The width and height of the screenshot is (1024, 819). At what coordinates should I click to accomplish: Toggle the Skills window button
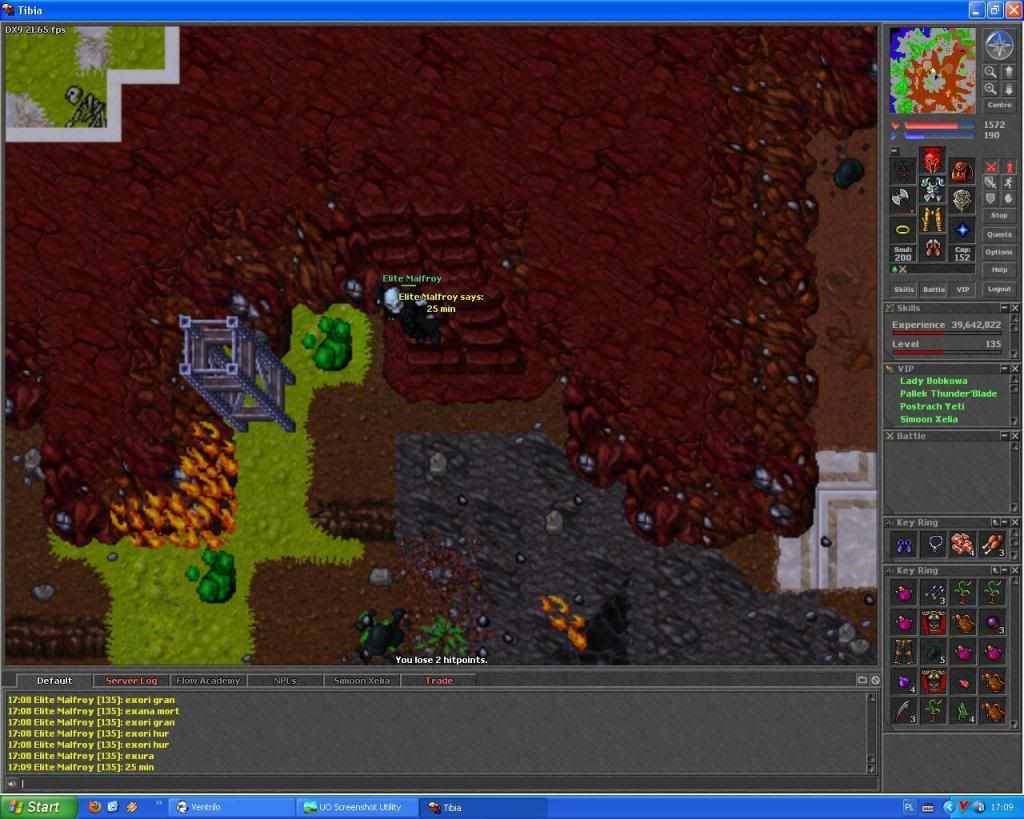(x=904, y=289)
